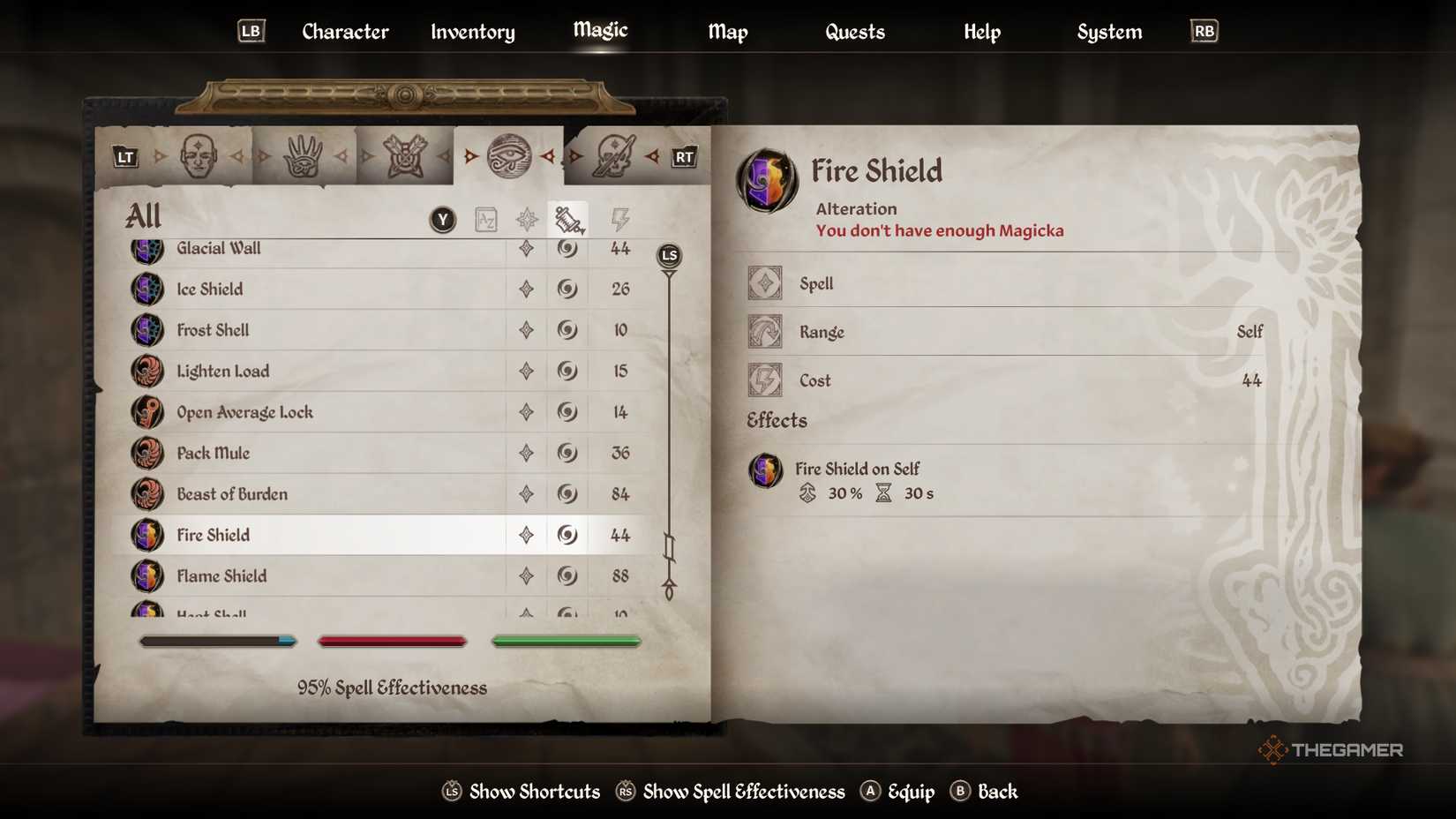Switch to the Inventory menu
Viewport: 1456px width, 819px height.
pyautogui.click(x=472, y=32)
